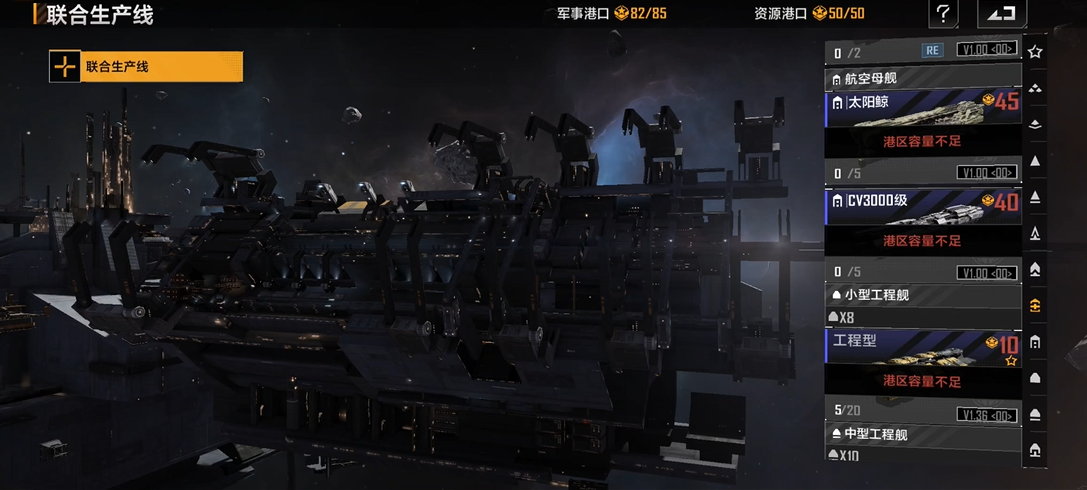
Task: Tap the 资源港口 resource port capacity
Action: coord(809,14)
